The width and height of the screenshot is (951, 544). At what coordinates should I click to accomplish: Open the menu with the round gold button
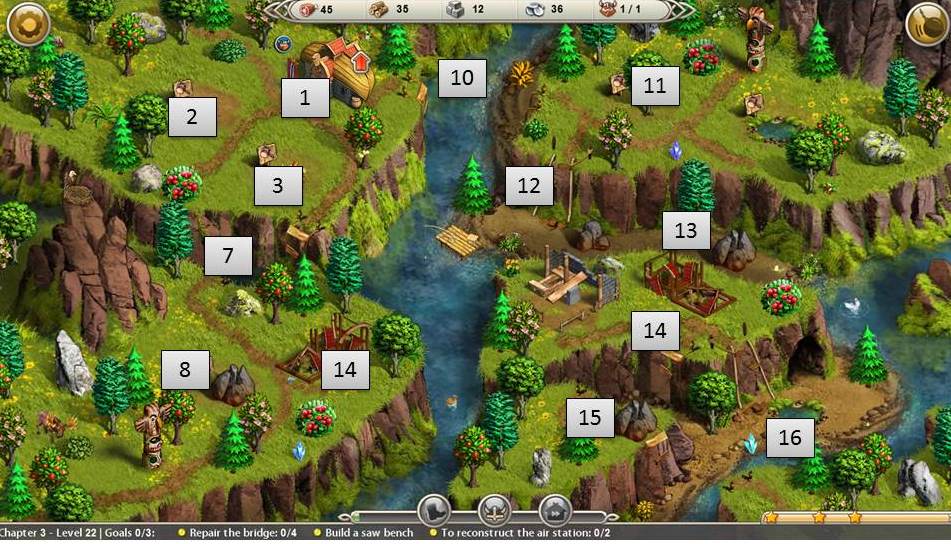[x=27, y=24]
